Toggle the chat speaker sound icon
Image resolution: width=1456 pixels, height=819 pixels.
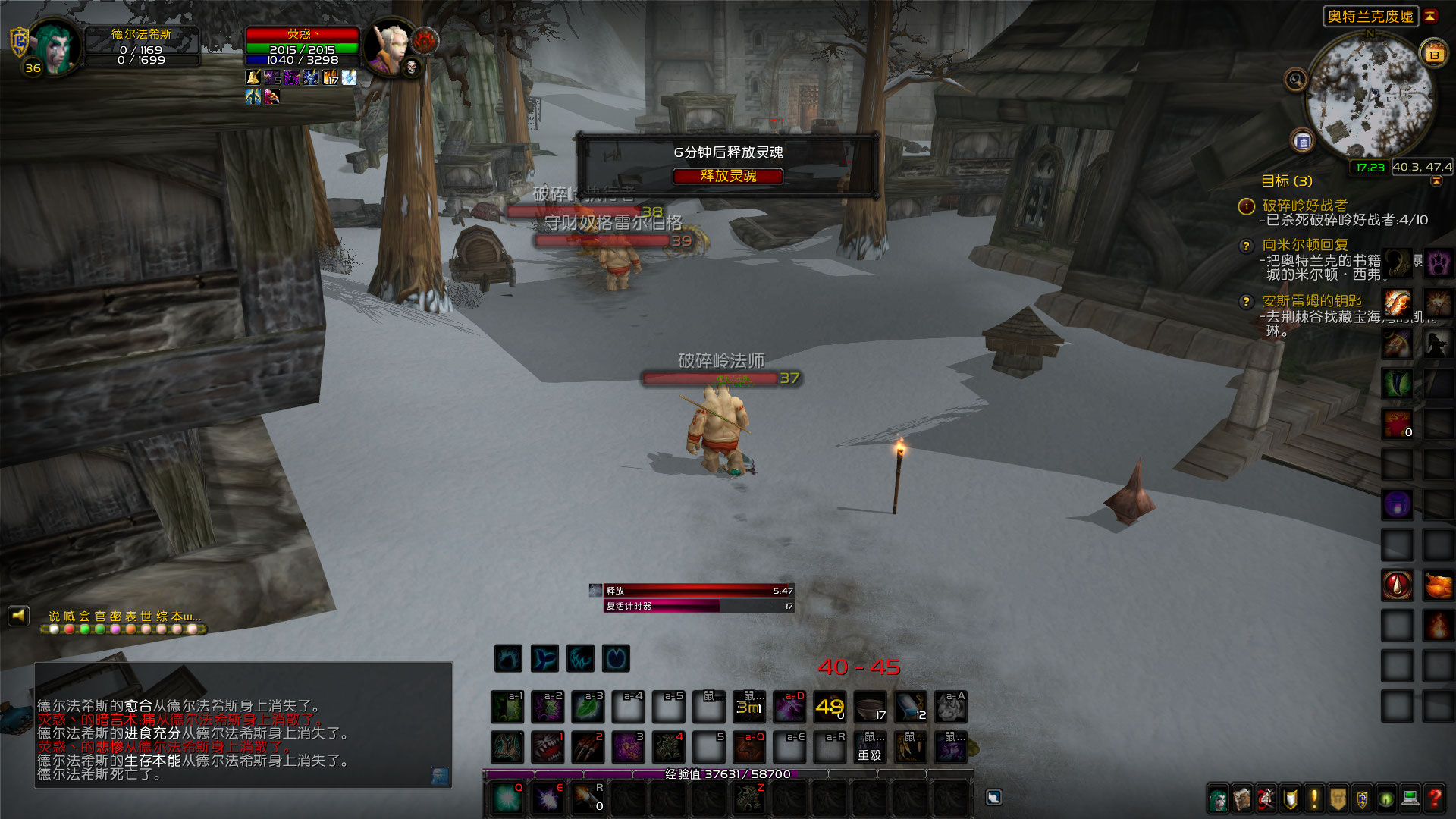(20, 615)
